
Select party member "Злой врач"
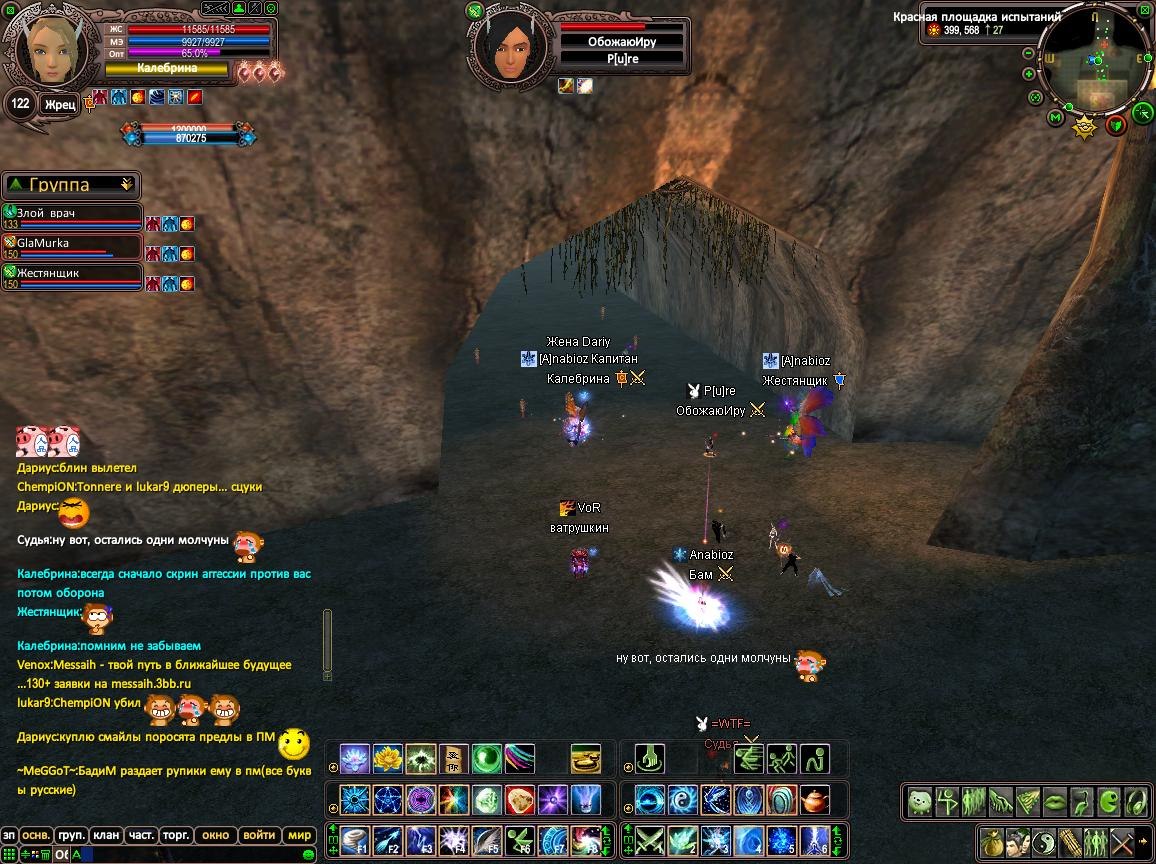click(70, 217)
